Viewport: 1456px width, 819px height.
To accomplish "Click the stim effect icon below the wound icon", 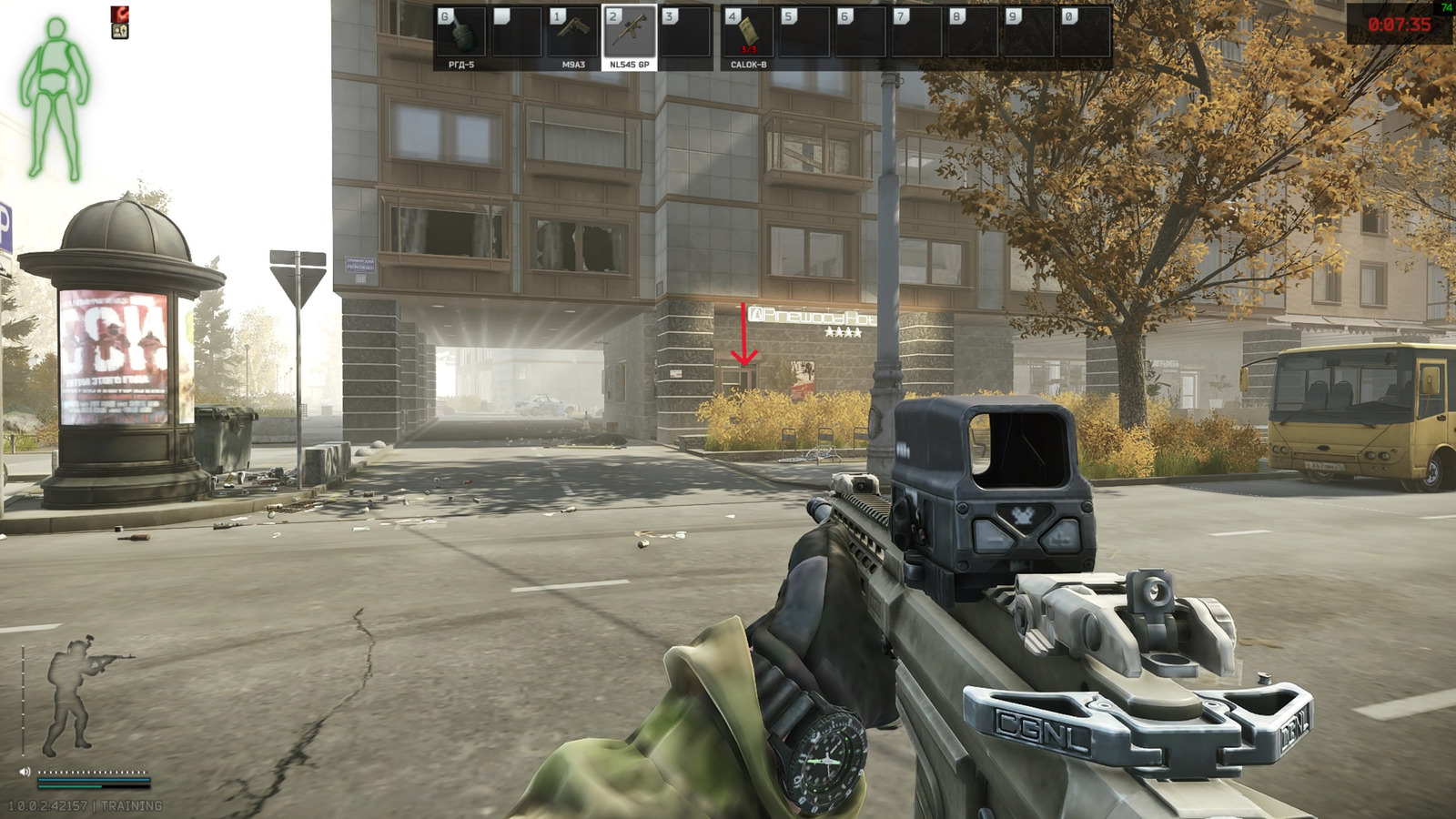I will point(119,31).
